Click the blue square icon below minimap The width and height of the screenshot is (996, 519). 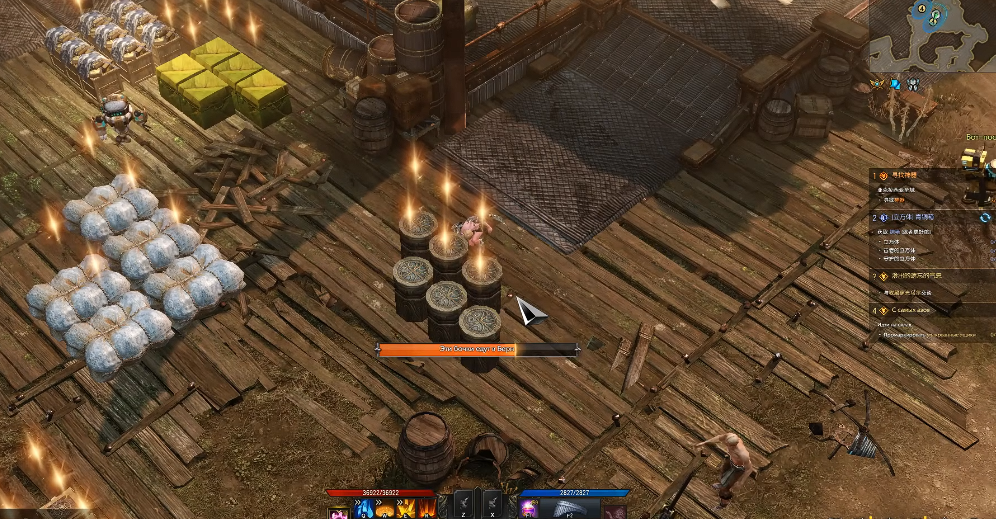point(896,84)
